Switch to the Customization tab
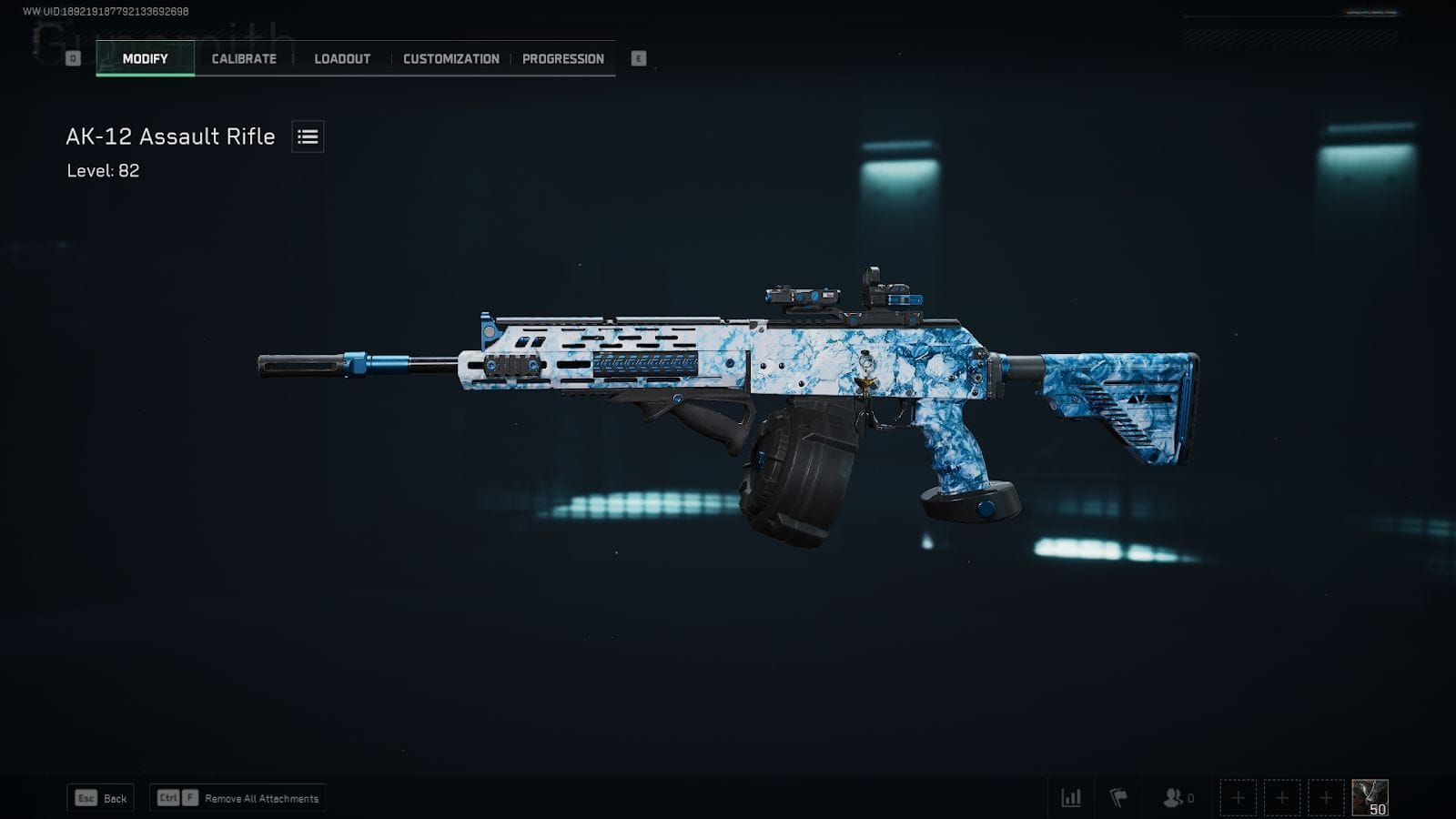The width and height of the screenshot is (1456, 819). [x=449, y=58]
